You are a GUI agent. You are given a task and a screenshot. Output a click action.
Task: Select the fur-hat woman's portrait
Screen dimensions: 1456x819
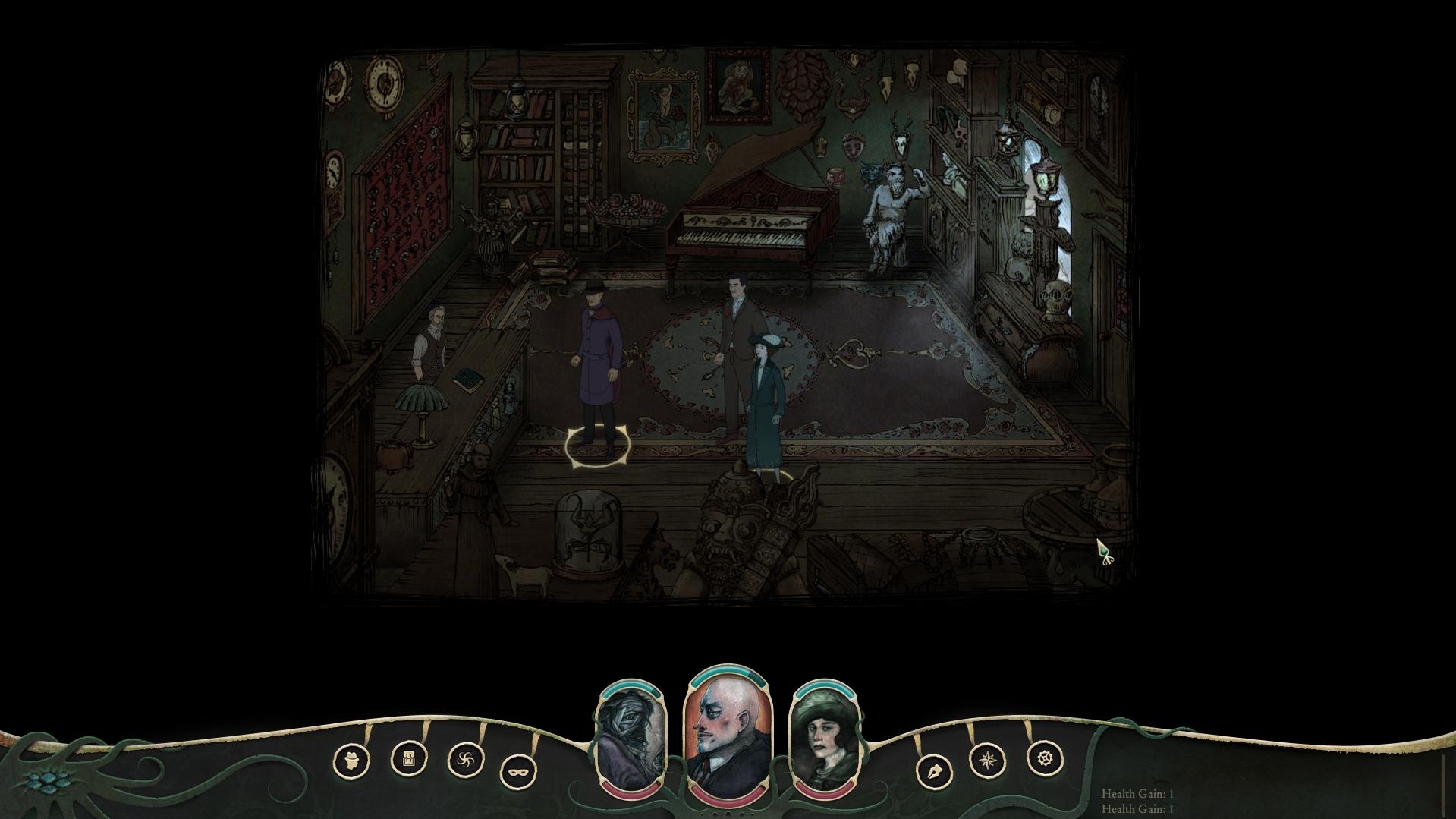coord(825,740)
